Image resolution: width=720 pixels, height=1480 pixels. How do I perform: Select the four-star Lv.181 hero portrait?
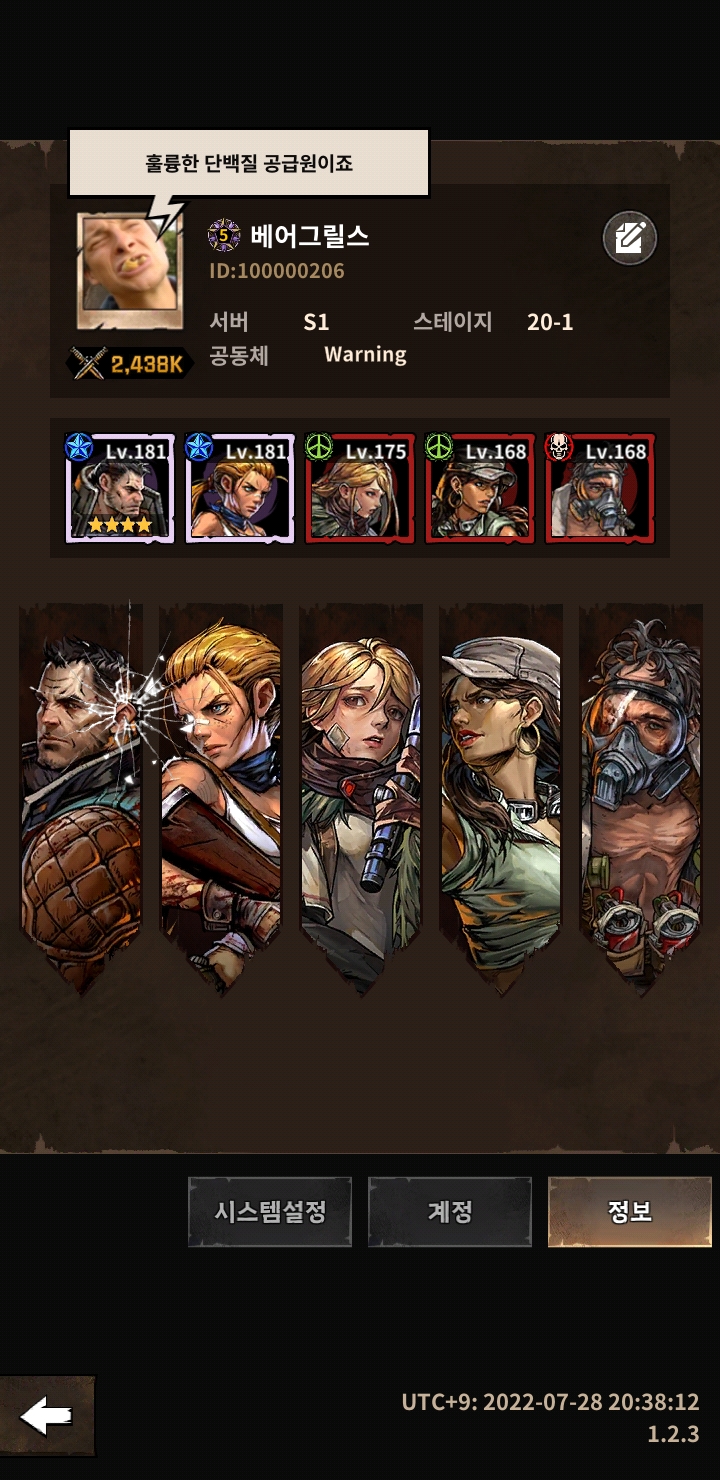point(120,488)
